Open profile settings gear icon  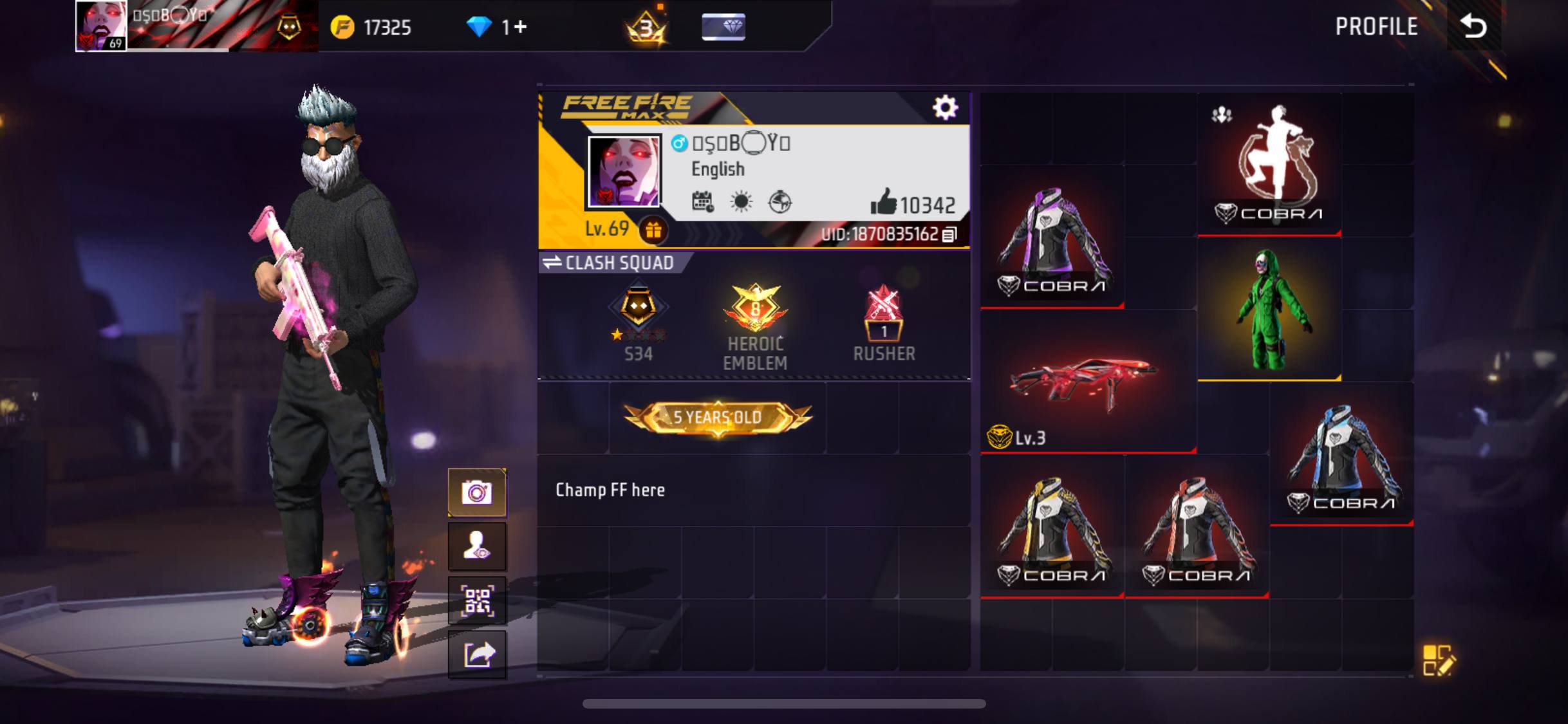pyautogui.click(x=945, y=107)
